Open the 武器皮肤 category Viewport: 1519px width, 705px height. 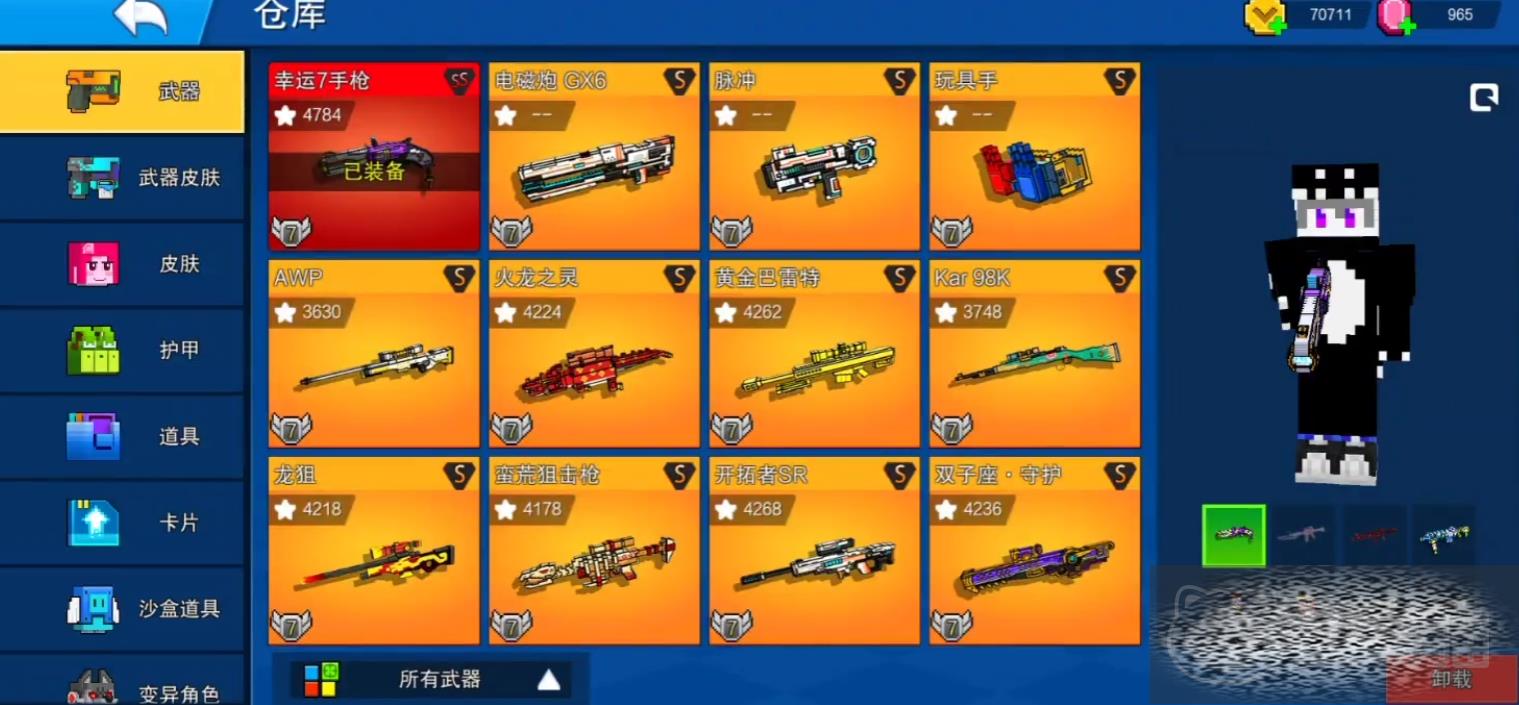(x=122, y=178)
